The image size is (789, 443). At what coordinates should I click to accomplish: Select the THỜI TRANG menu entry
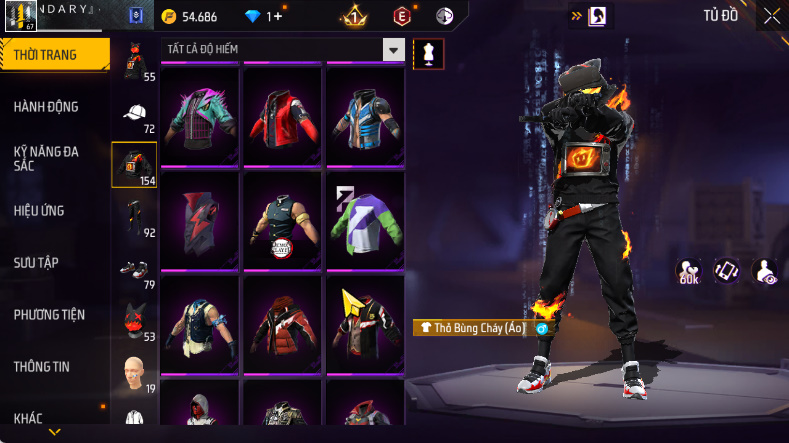click(x=46, y=55)
